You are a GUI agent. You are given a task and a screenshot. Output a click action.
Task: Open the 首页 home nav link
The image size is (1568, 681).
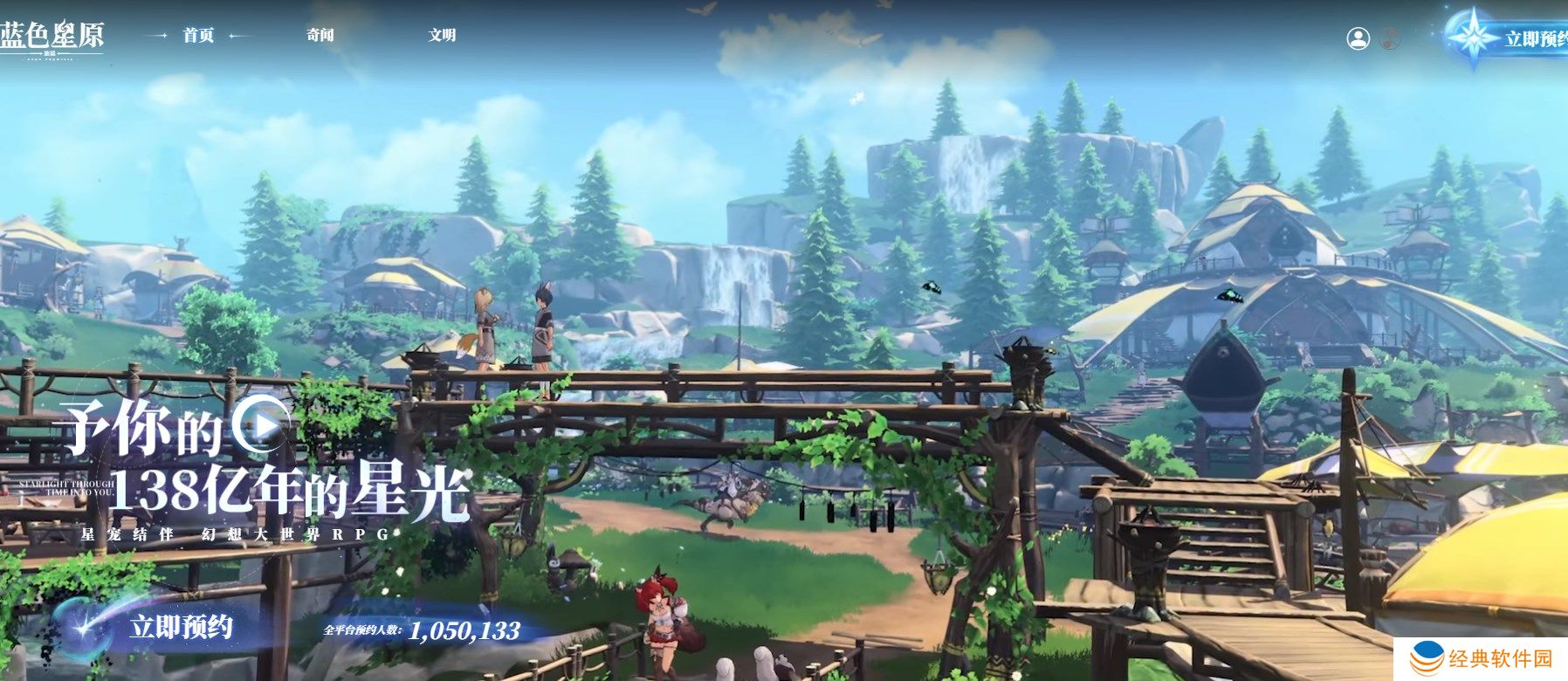(198, 35)
